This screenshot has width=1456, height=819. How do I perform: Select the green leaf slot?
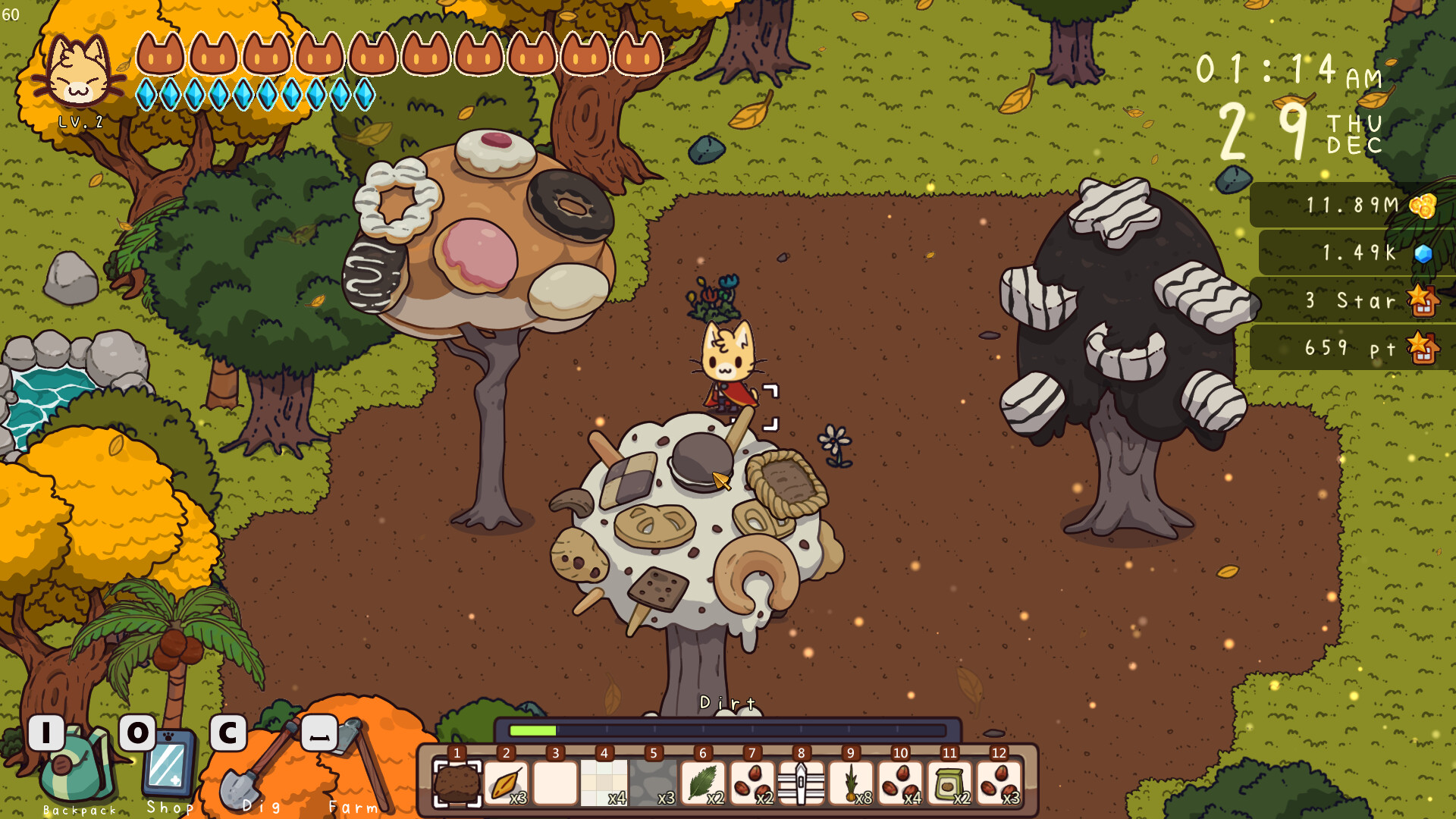[703, 783]
